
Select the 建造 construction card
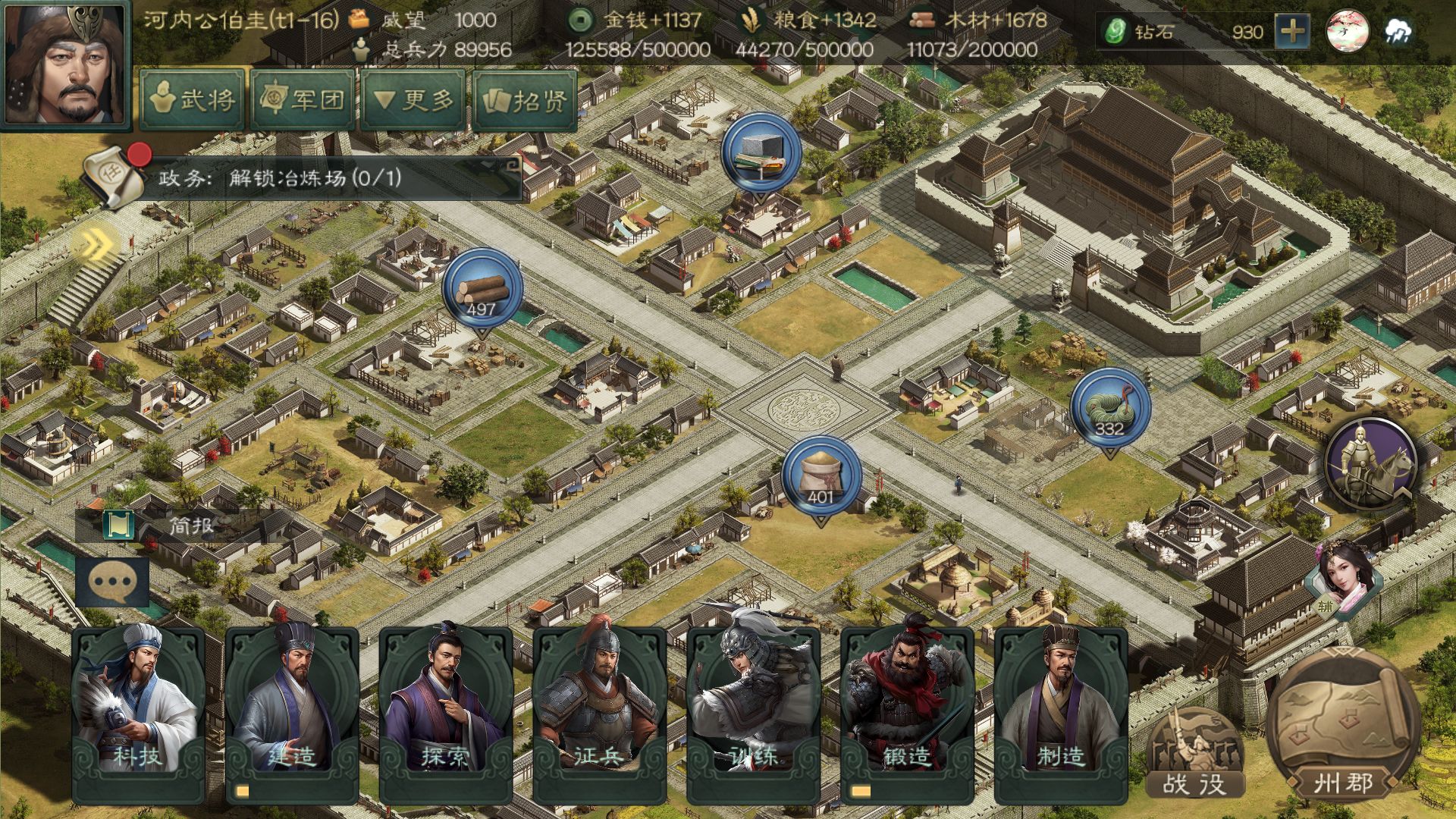[292, 713]
